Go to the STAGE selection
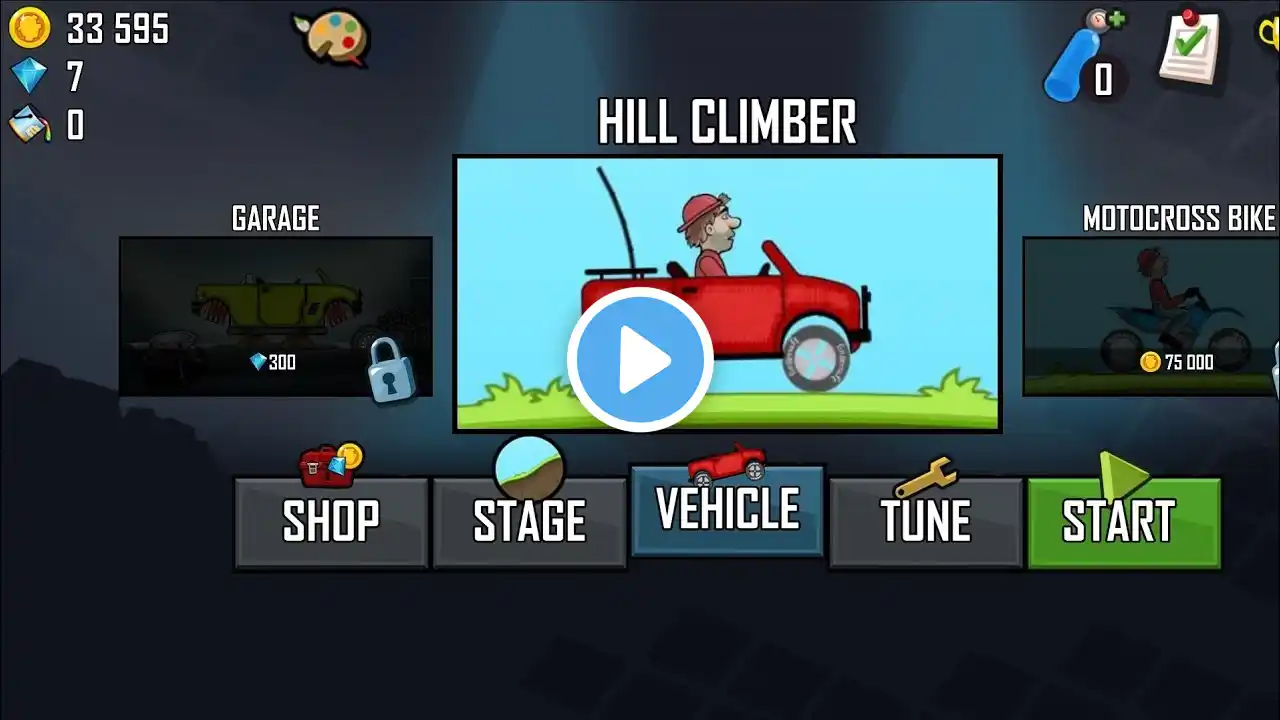The width and height of the screenshot is (1280, 720). pos(529,522)
